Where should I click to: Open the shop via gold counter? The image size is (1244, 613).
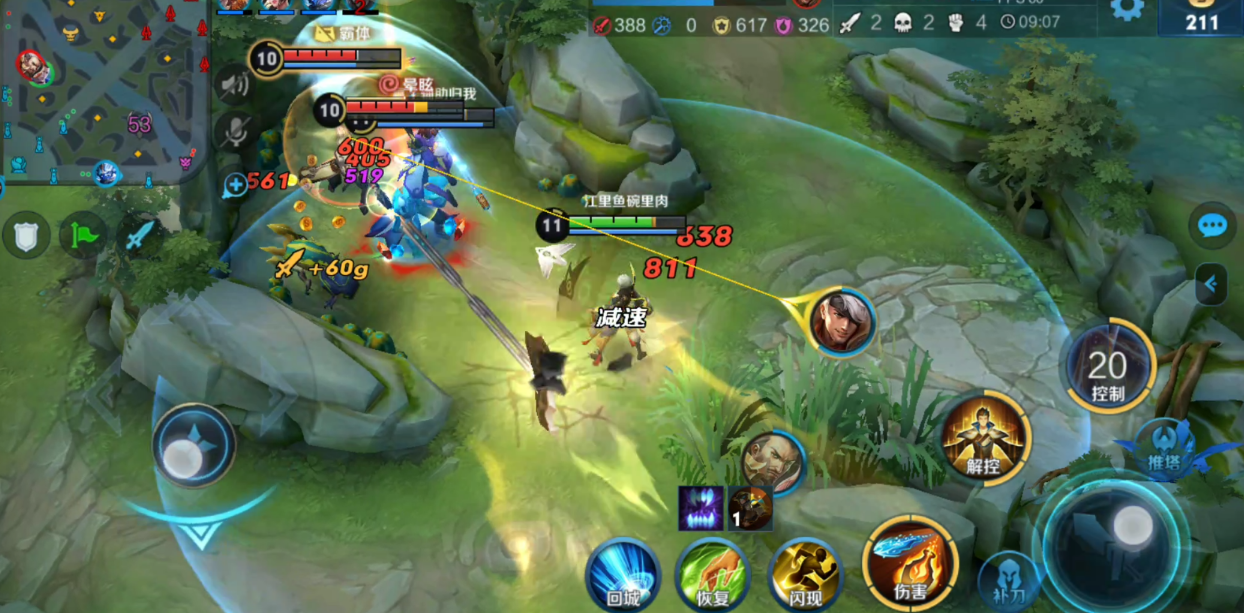(x=1200, y=20)
